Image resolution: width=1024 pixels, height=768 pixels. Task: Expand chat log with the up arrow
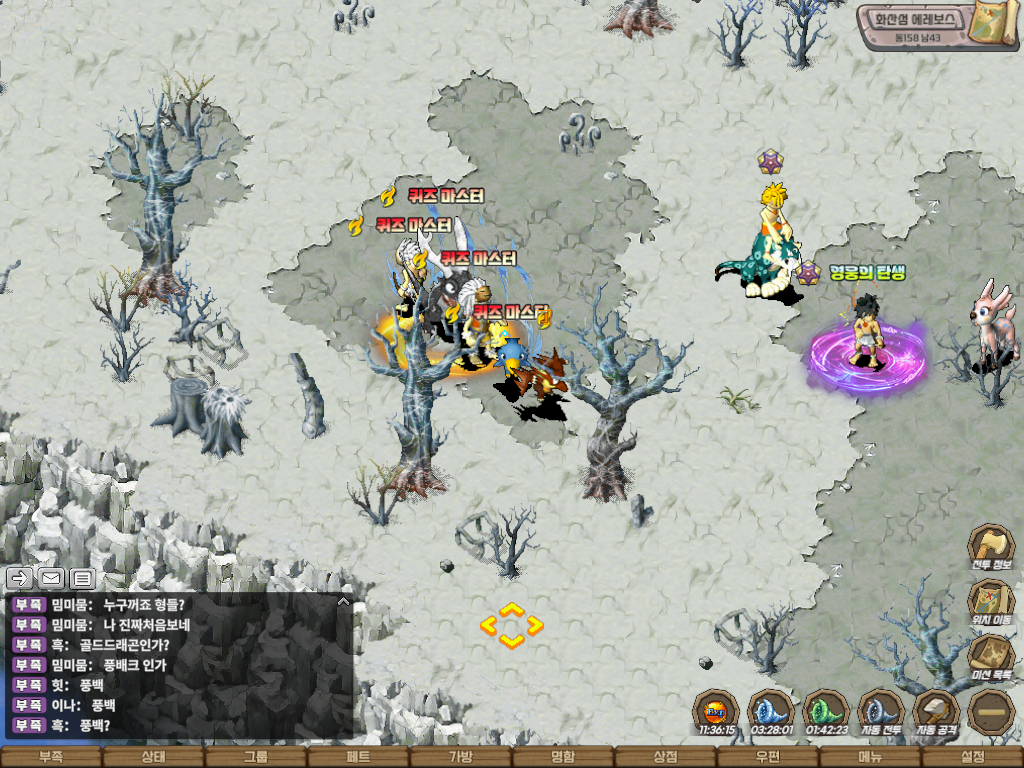click(343, 602)
